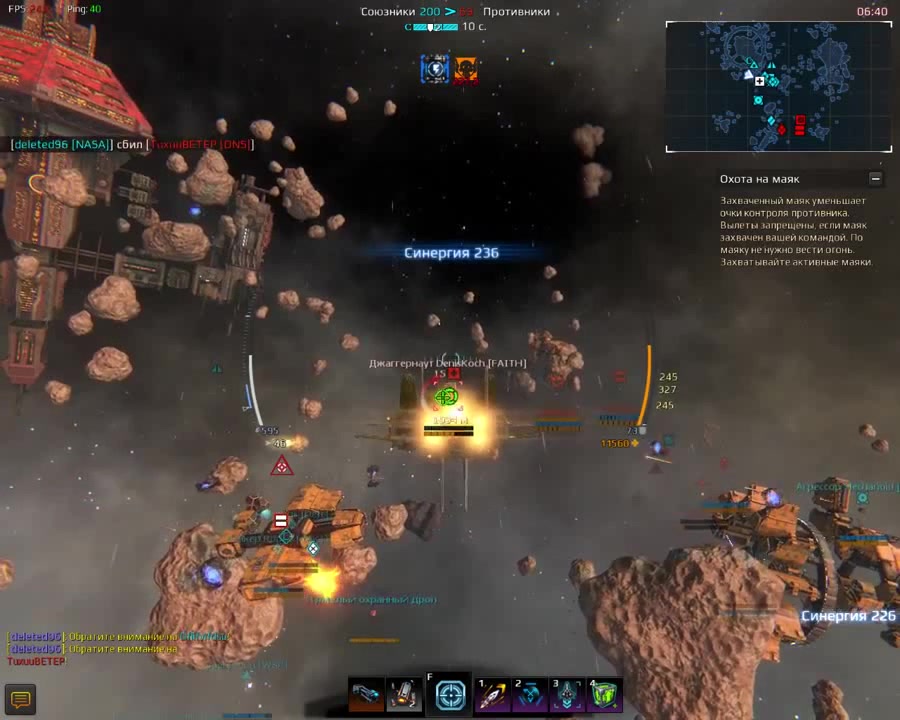Select the missile launcher slot

[404, 694]
